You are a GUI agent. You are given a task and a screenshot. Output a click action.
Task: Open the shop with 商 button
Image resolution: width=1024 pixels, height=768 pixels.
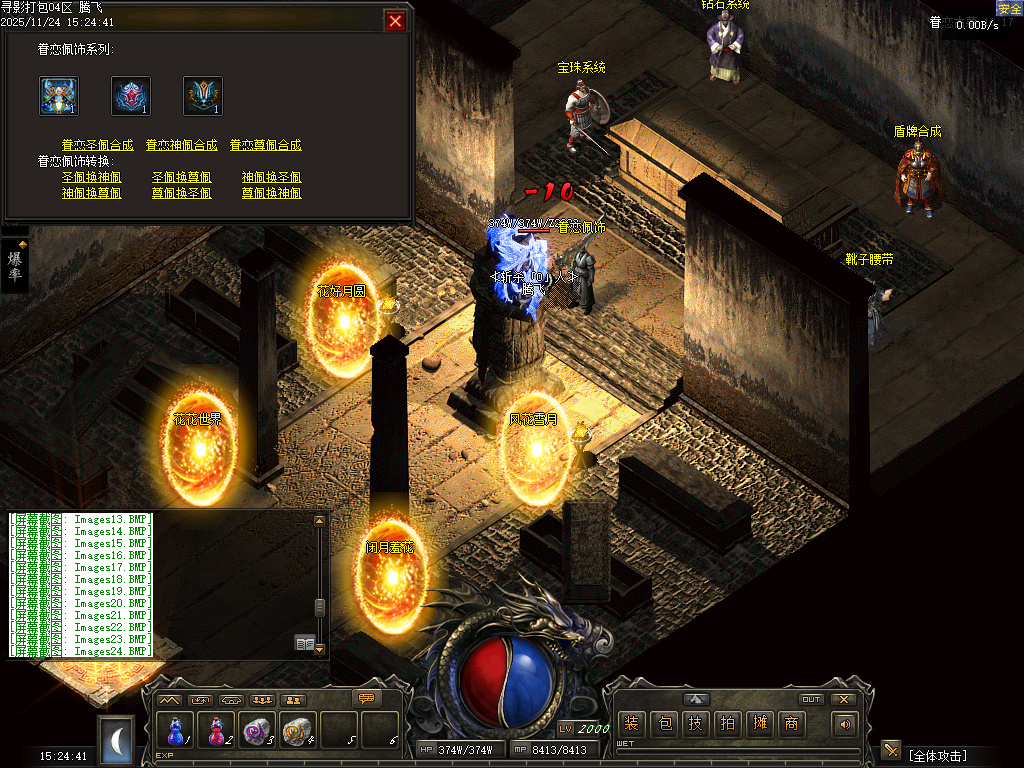(791, 724)
